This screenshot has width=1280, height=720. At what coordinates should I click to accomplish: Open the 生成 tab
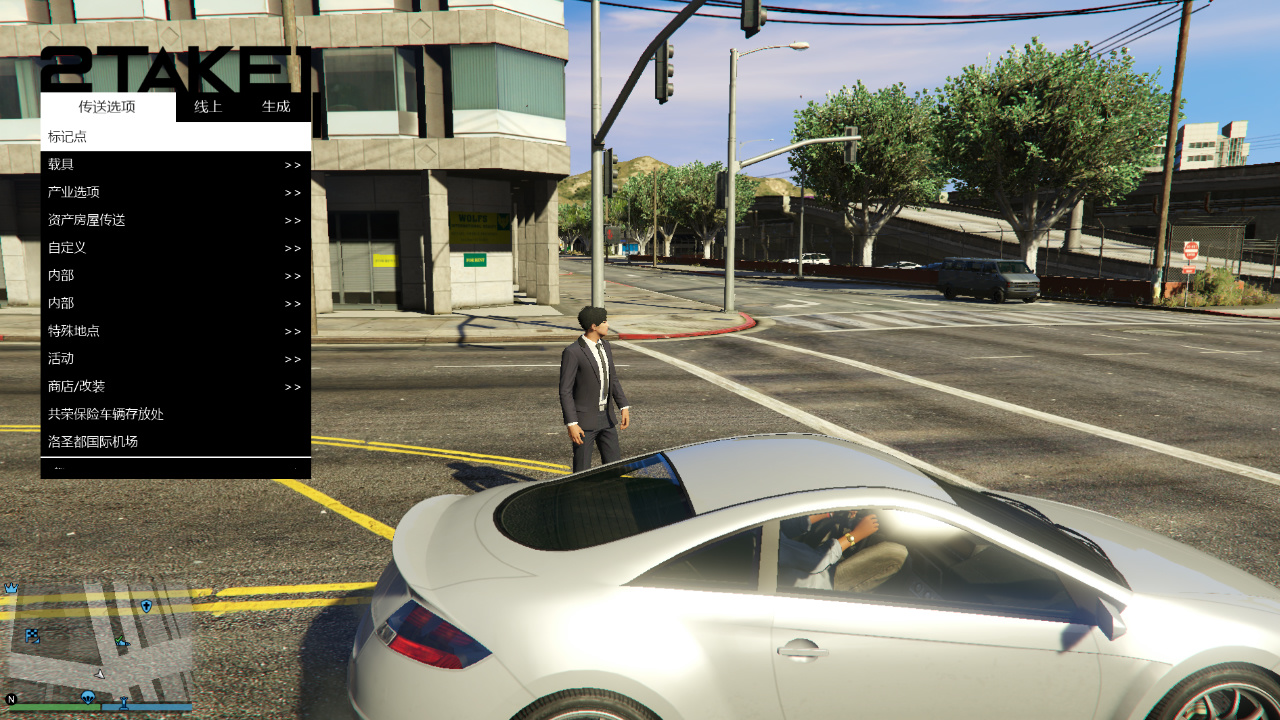276,107
